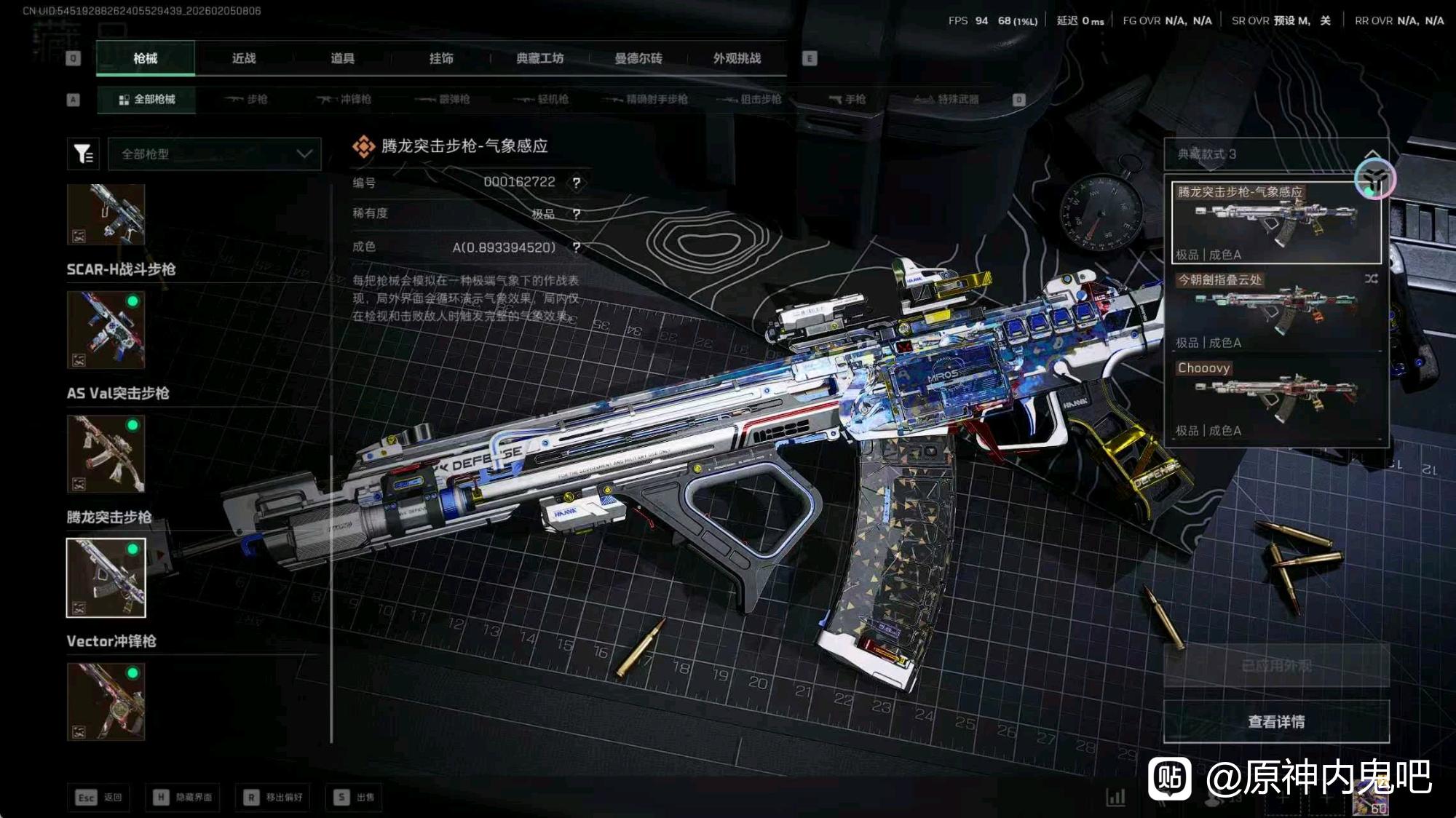Click the help icon beside 成色
Image resolution: width=1456 pixels, height=818 pixels.
coord(577,247)
